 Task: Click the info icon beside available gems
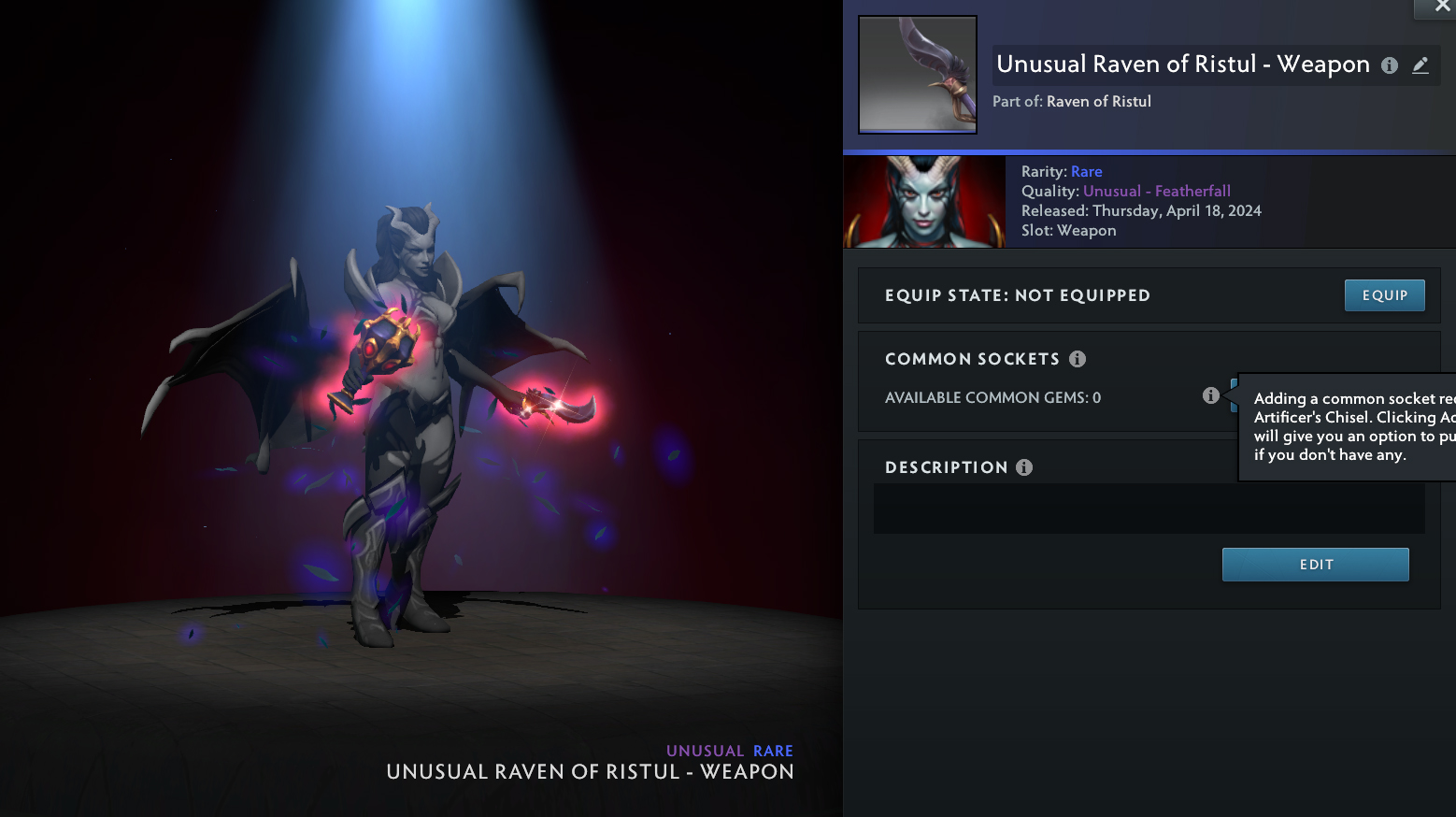1211,396
